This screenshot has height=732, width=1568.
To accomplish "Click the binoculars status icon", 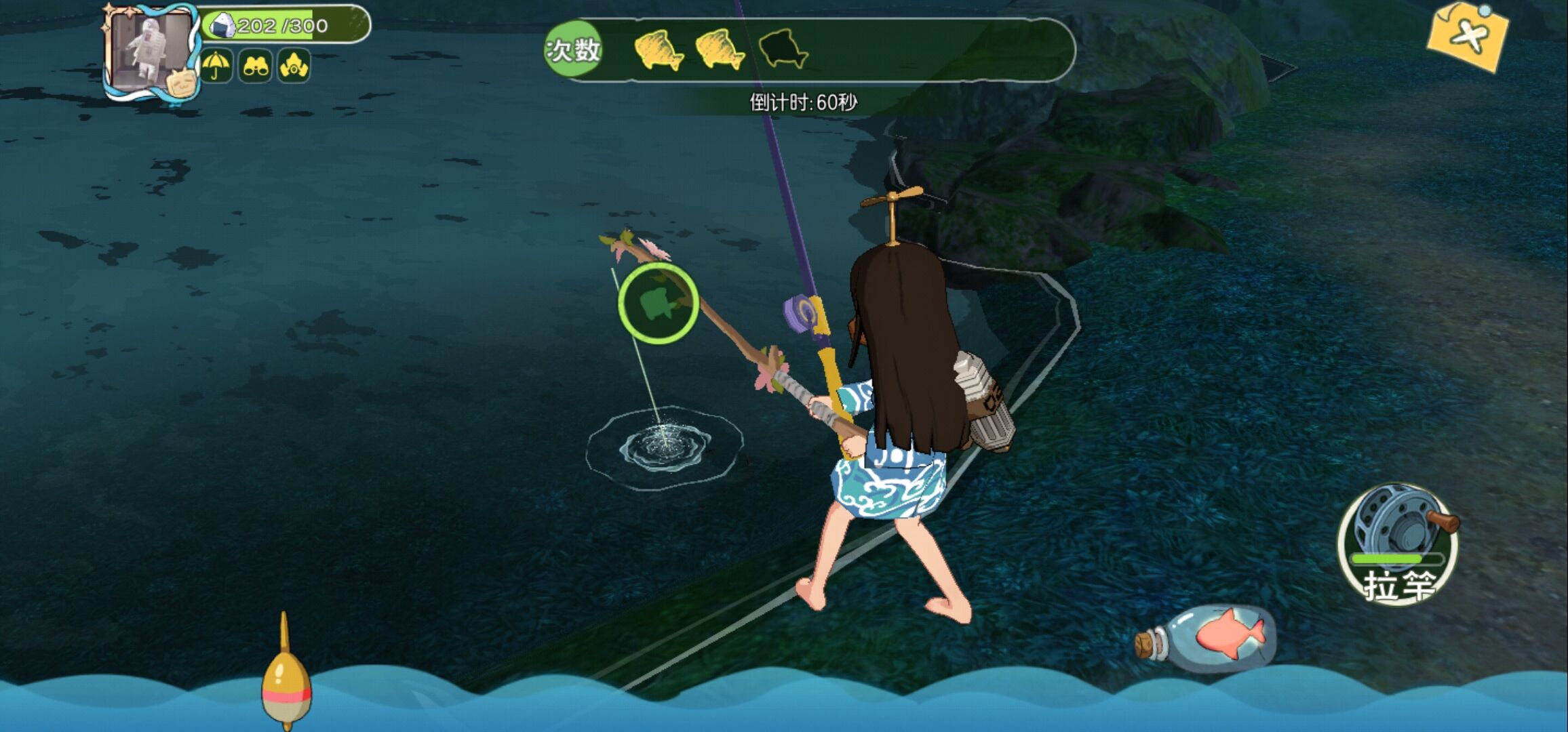I will [255, 66].
